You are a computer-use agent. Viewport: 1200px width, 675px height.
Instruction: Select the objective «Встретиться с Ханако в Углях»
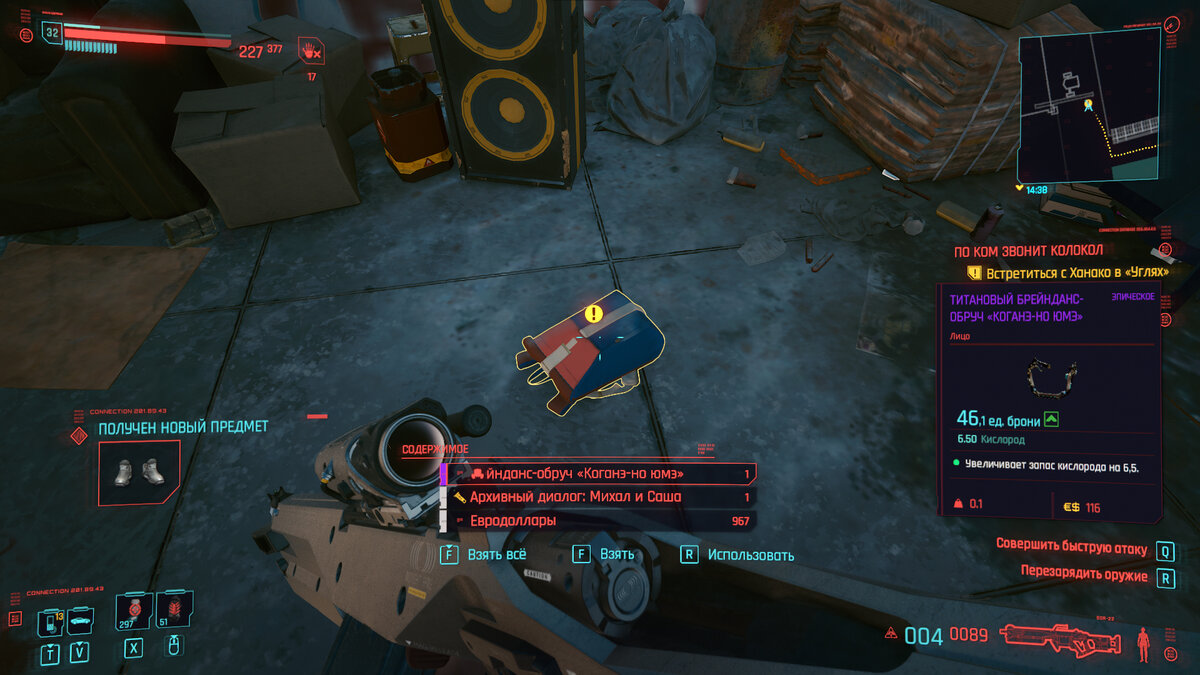pos(1067,272)
